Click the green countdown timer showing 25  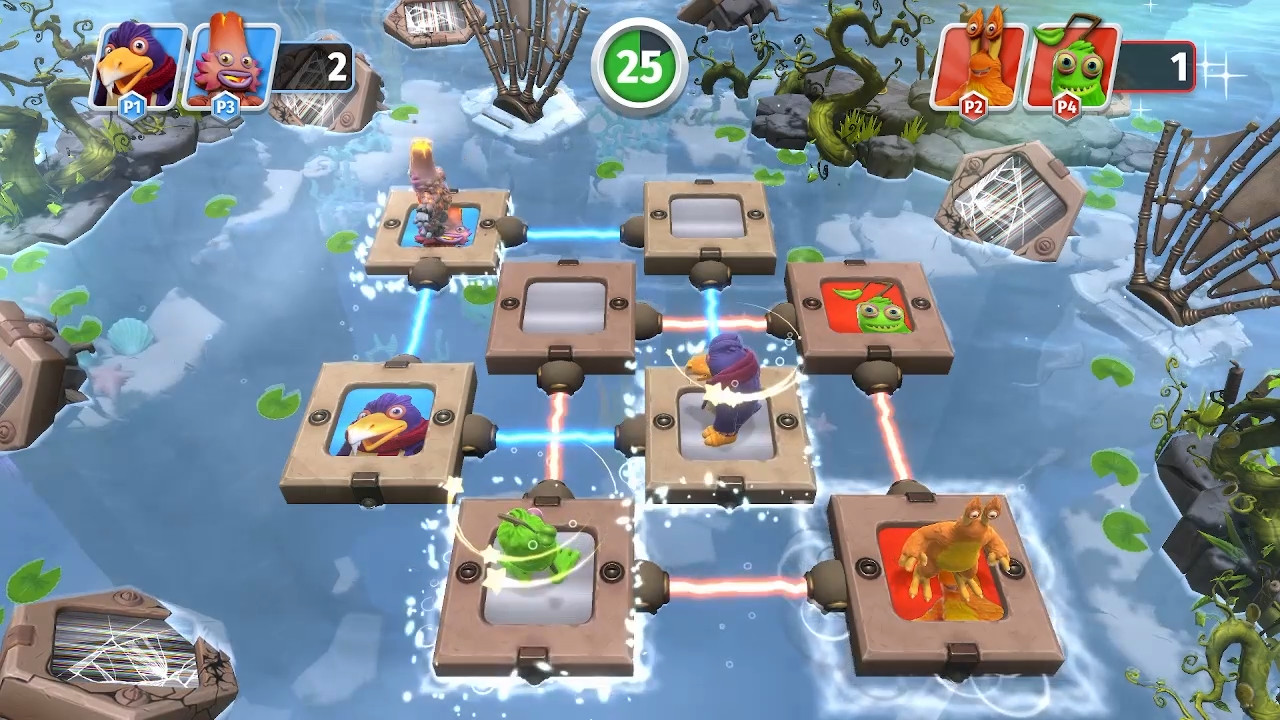[638, 63]
